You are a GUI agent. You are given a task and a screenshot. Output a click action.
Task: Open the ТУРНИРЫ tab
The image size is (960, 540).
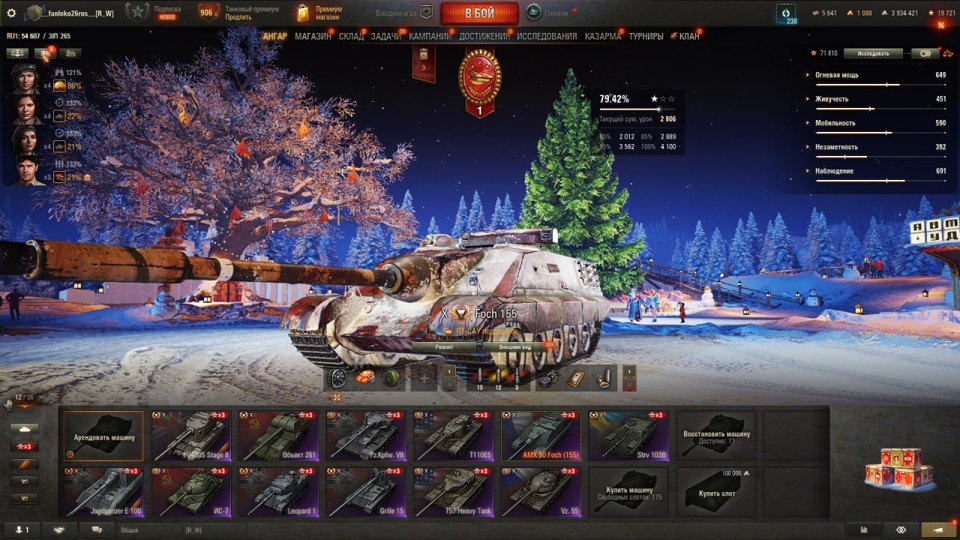click(x=646, y=37)
